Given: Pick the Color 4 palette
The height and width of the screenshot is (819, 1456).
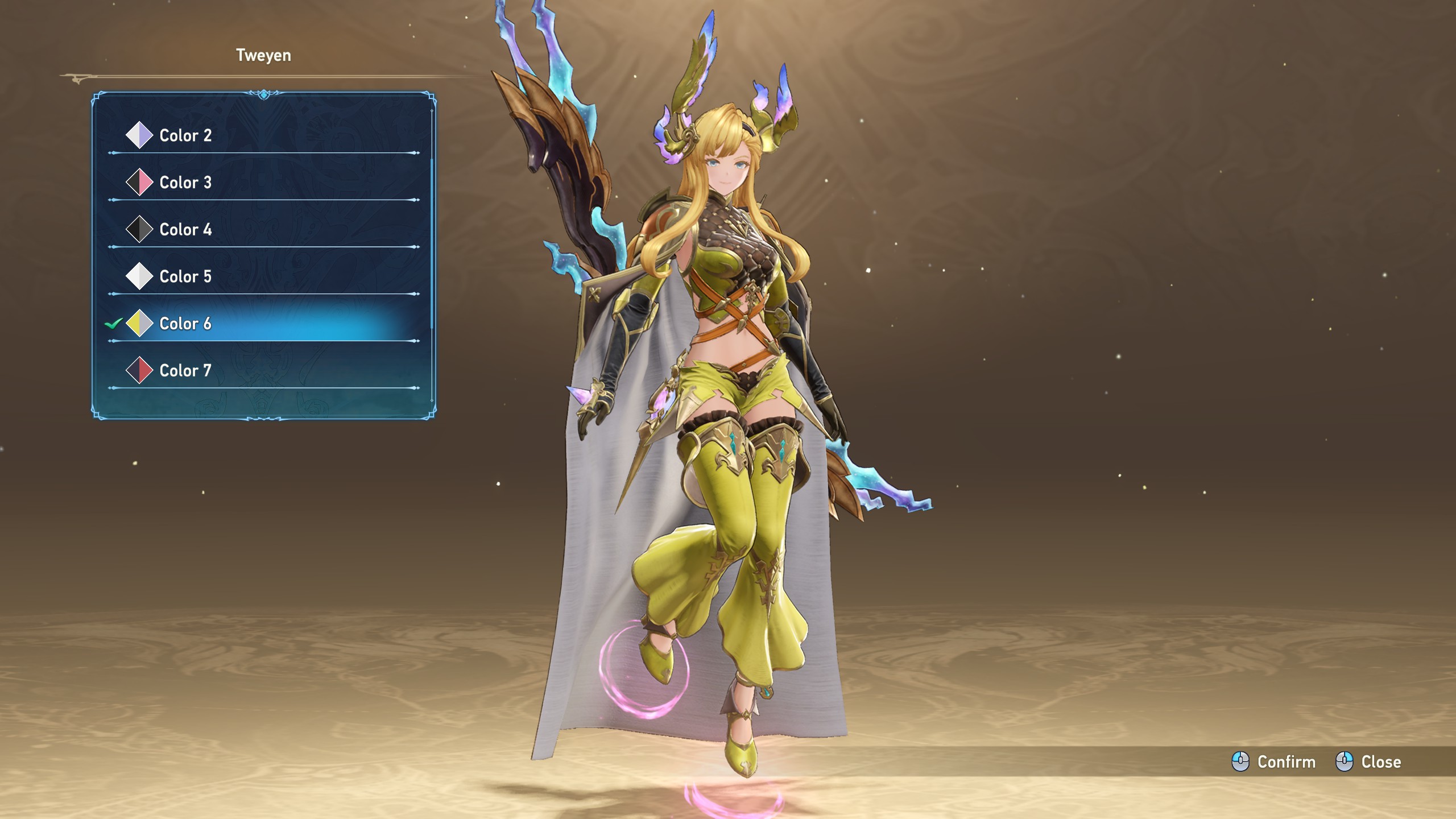Looking at the screenshot, I should pos(185,230).
